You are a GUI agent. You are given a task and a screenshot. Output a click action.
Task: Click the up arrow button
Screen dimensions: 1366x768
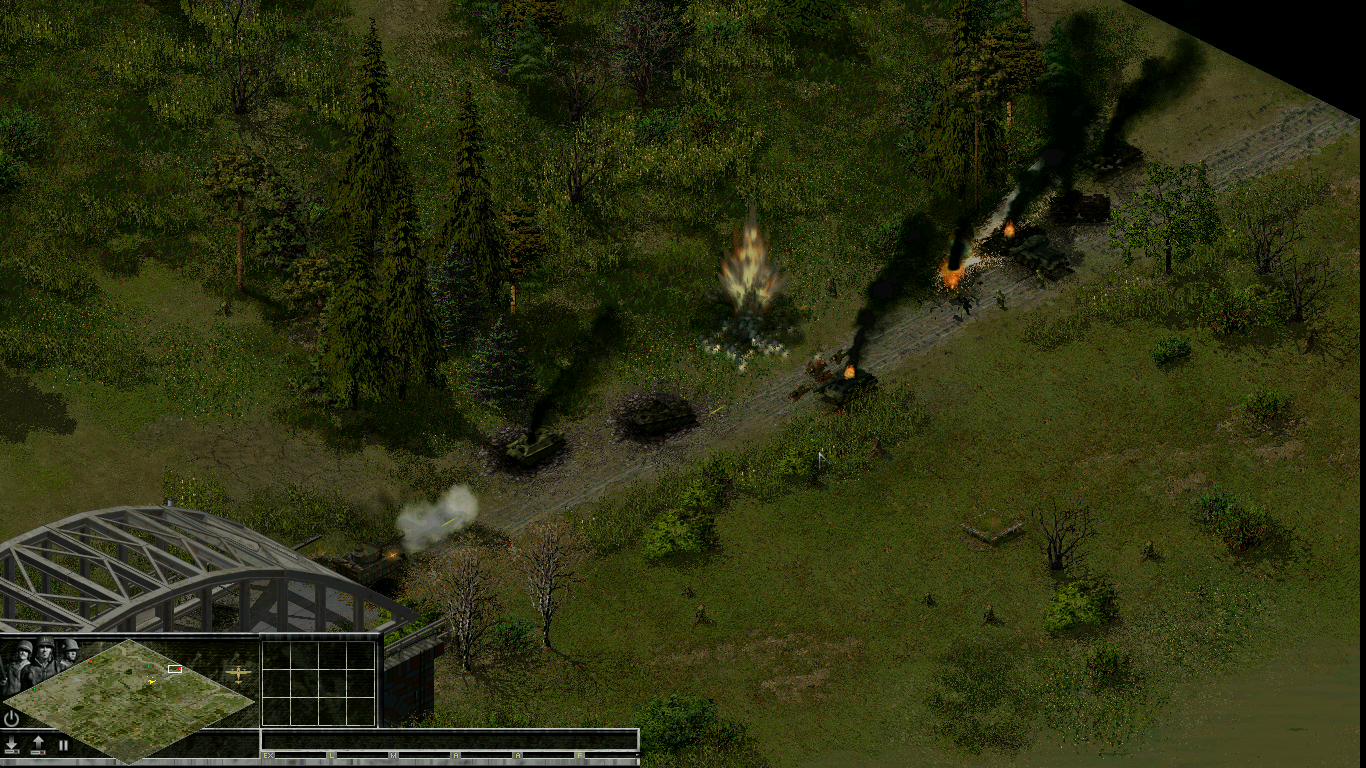point(38,745)
